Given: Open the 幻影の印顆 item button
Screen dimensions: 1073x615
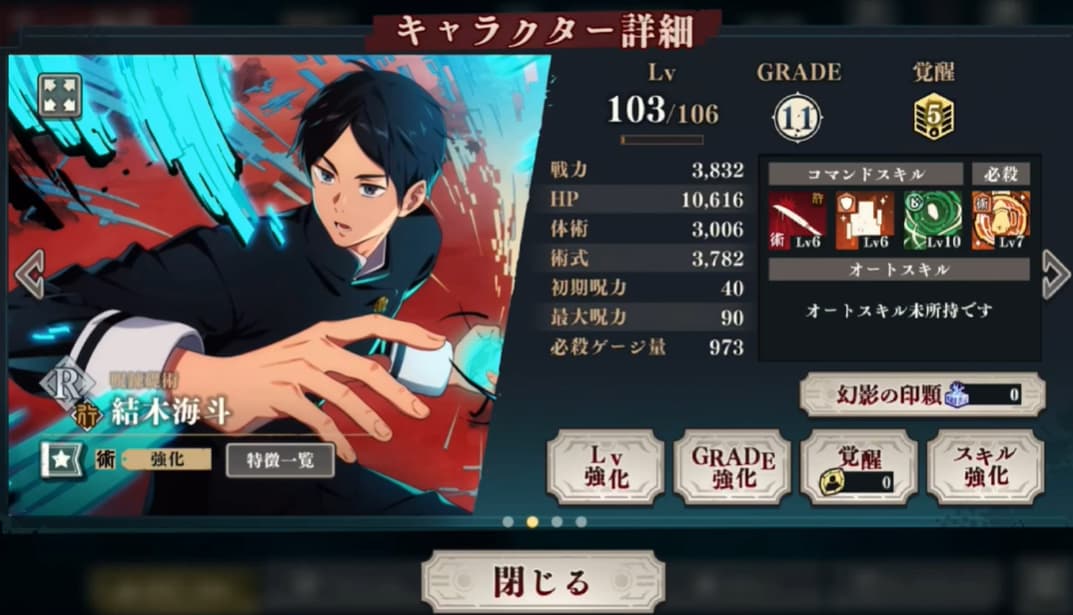Looking at the screenshot, I should (x=922, y=395).
